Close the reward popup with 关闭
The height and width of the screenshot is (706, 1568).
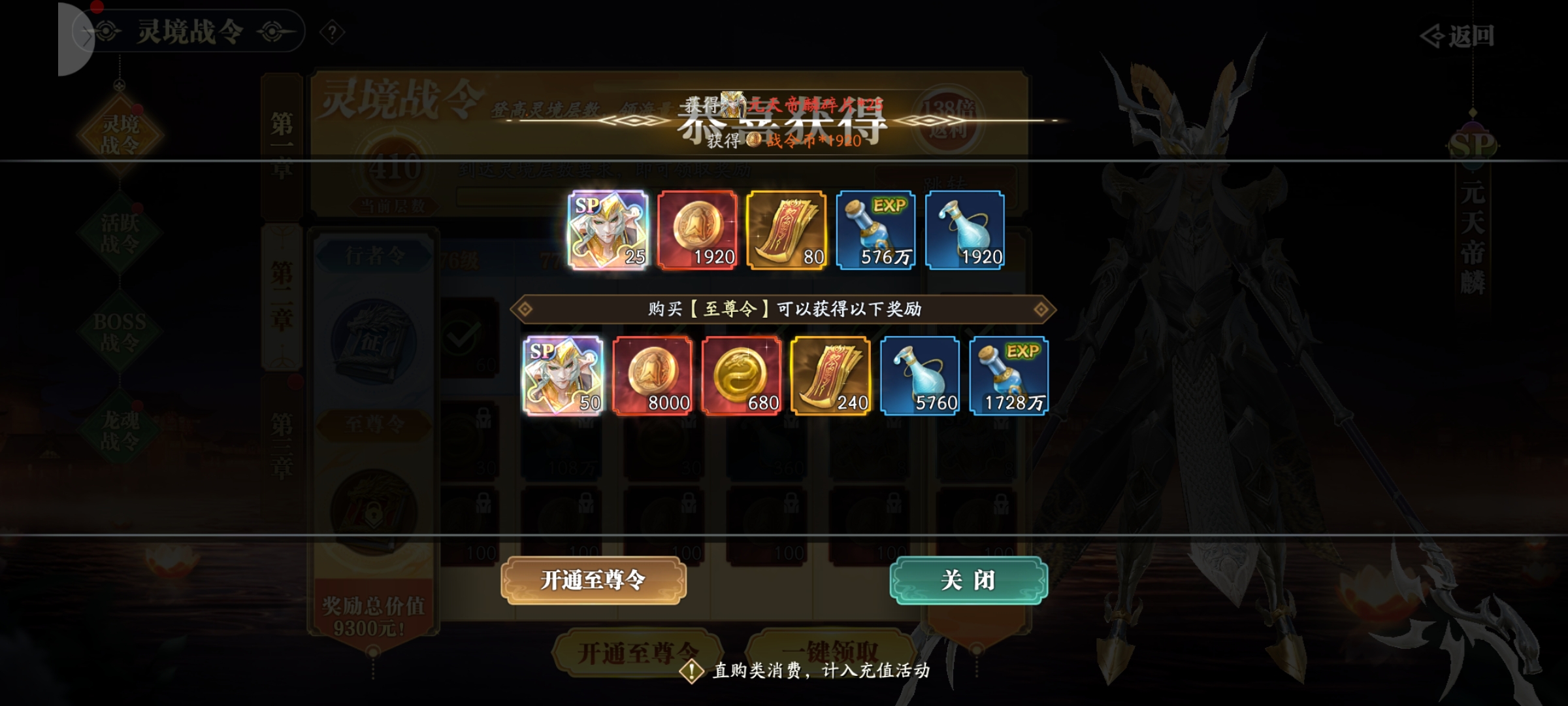[968, 580]
